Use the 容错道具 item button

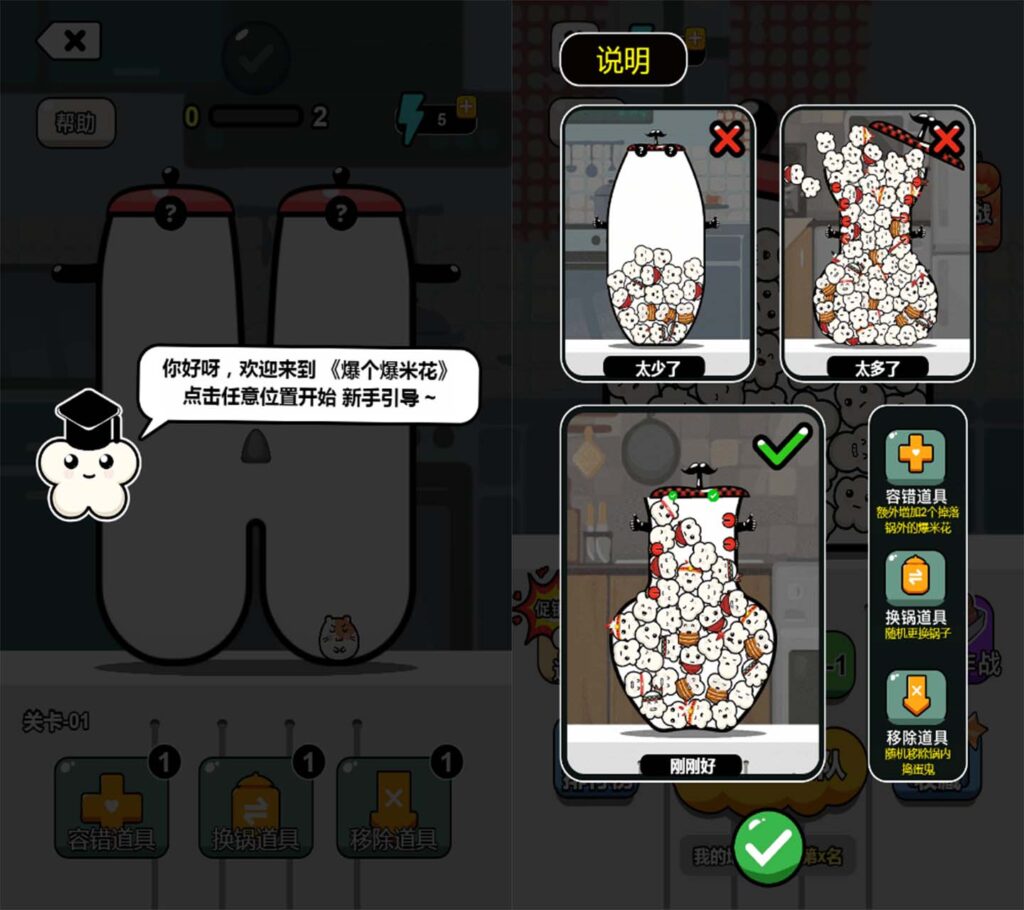click(112, 806)
